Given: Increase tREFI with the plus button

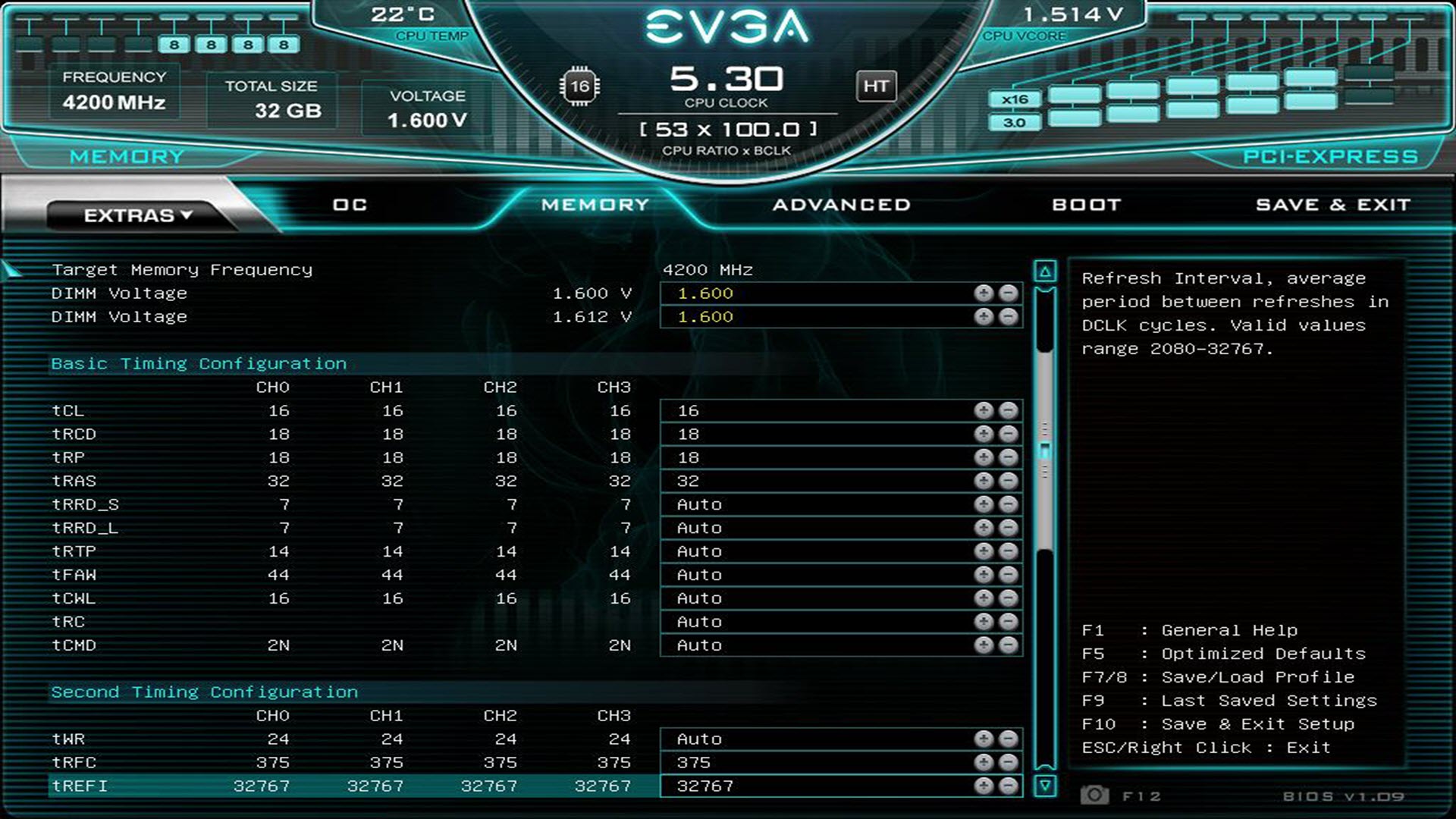Looking at the screenshot, I should 984,786.
